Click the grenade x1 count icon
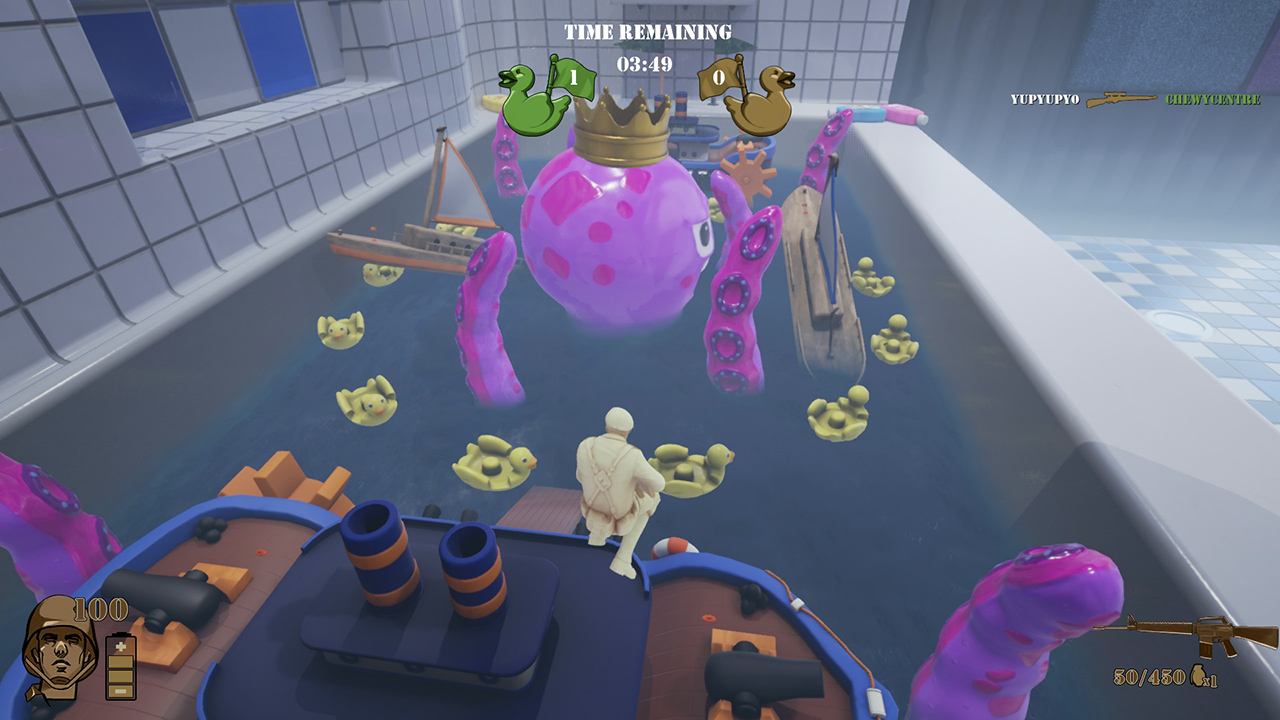 point(1198,675)
